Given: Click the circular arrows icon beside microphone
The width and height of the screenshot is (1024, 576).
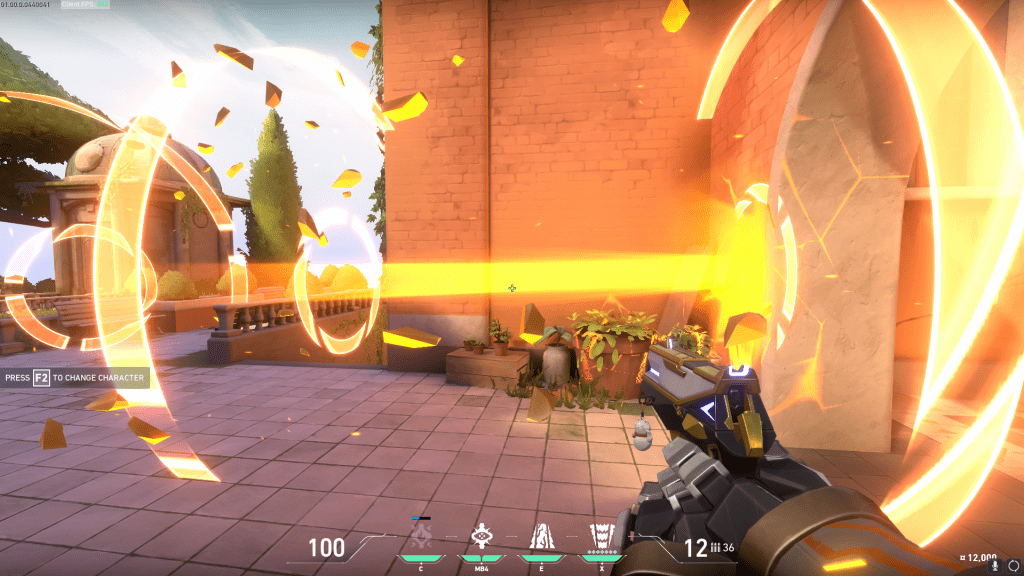Looking at the screenshot, I should pyautogui.click(x=1013, y=565).
